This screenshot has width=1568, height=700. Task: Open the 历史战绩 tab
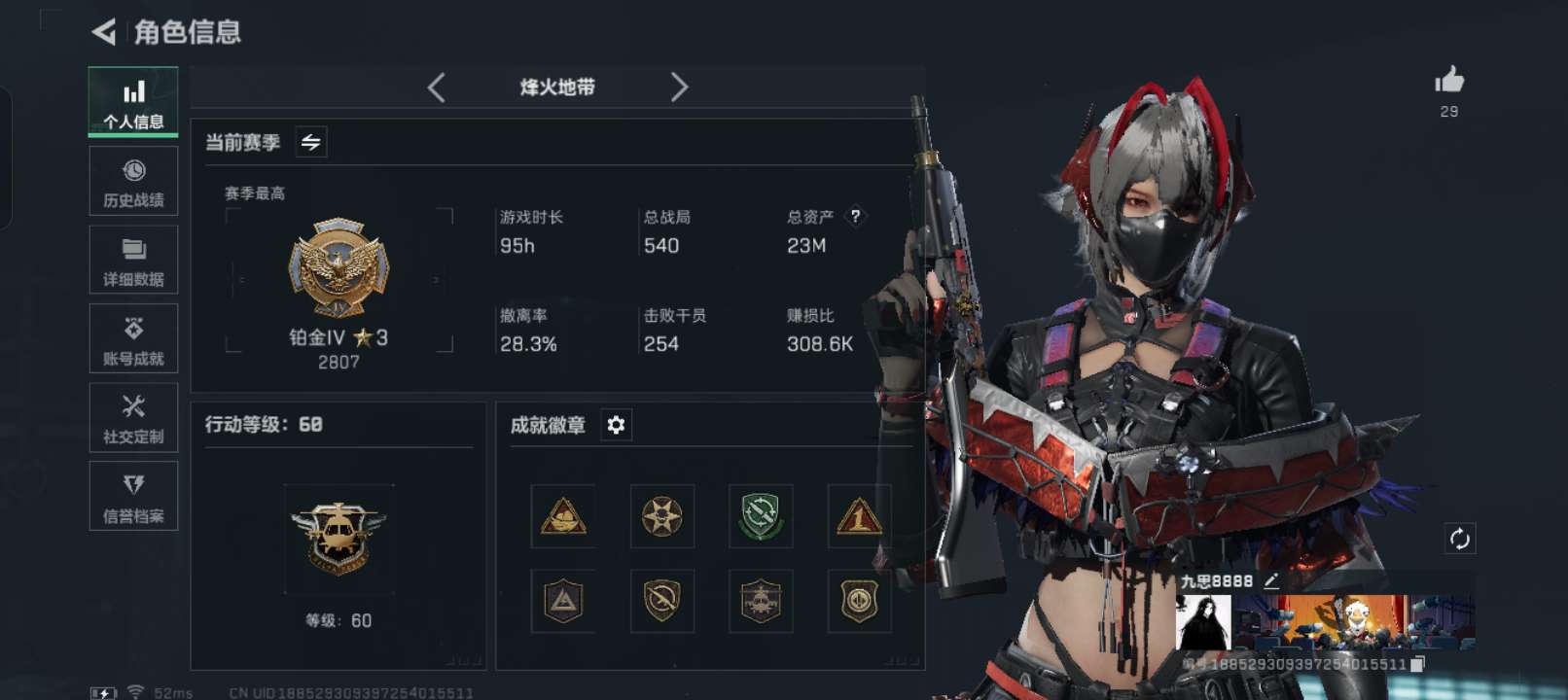[133, 182]
